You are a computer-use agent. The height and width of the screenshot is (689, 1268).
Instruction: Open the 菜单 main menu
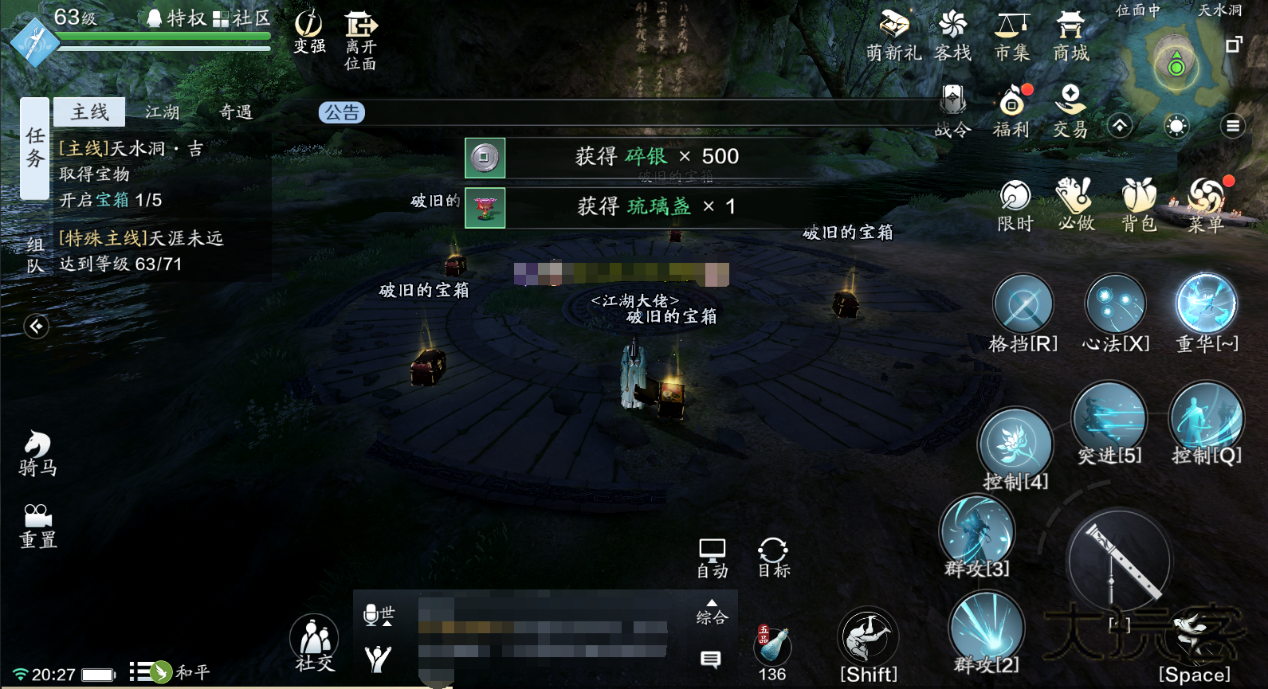click(x=1206, y=204)
